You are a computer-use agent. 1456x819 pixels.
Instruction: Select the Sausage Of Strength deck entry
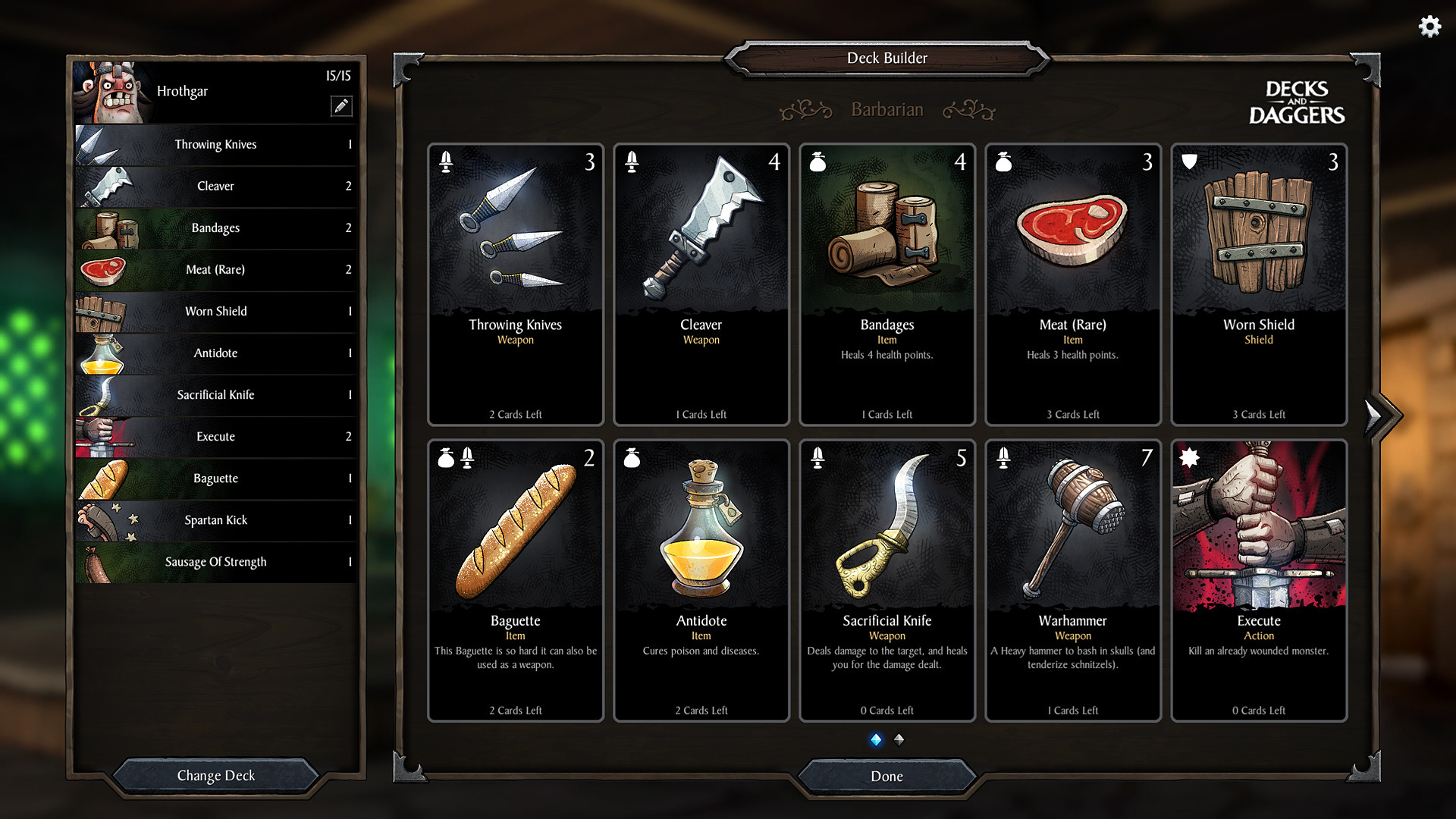215,562
